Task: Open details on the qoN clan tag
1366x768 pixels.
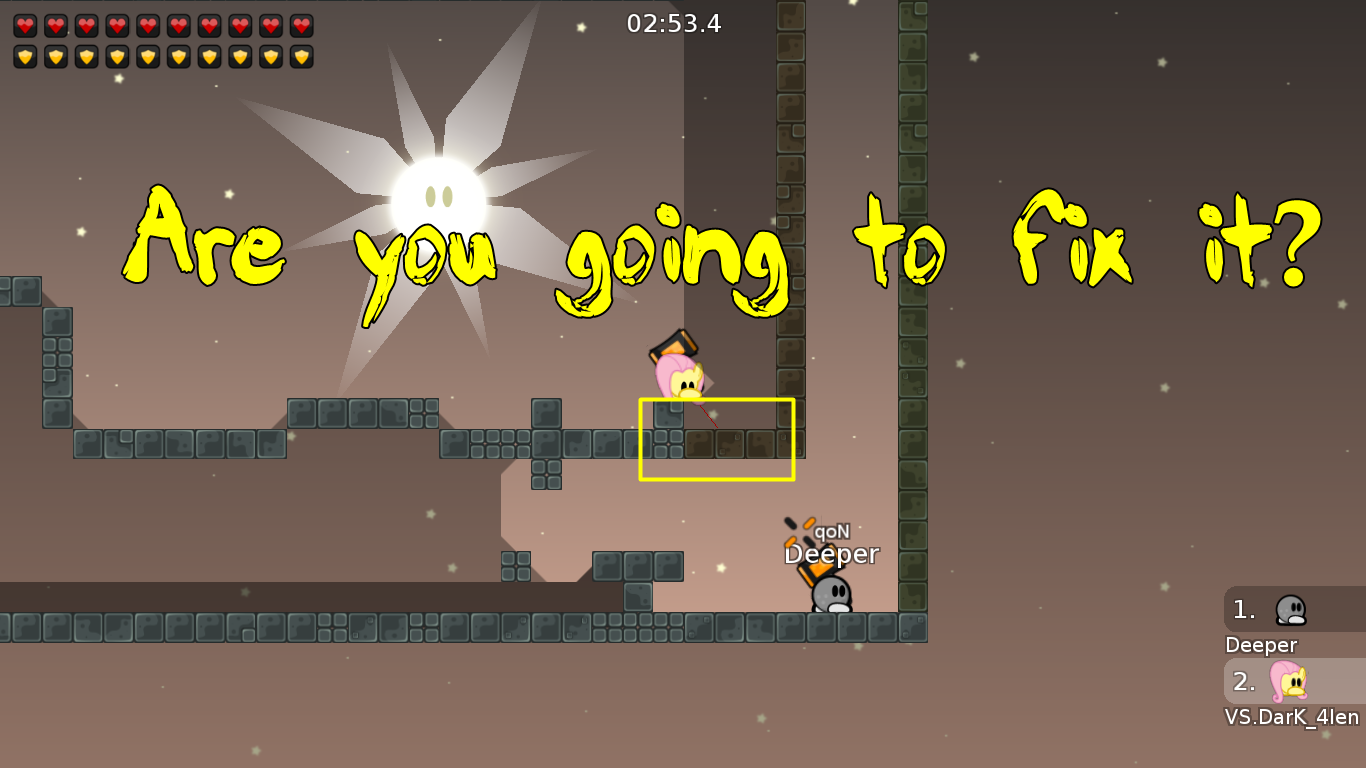Action: coord(831,533)
